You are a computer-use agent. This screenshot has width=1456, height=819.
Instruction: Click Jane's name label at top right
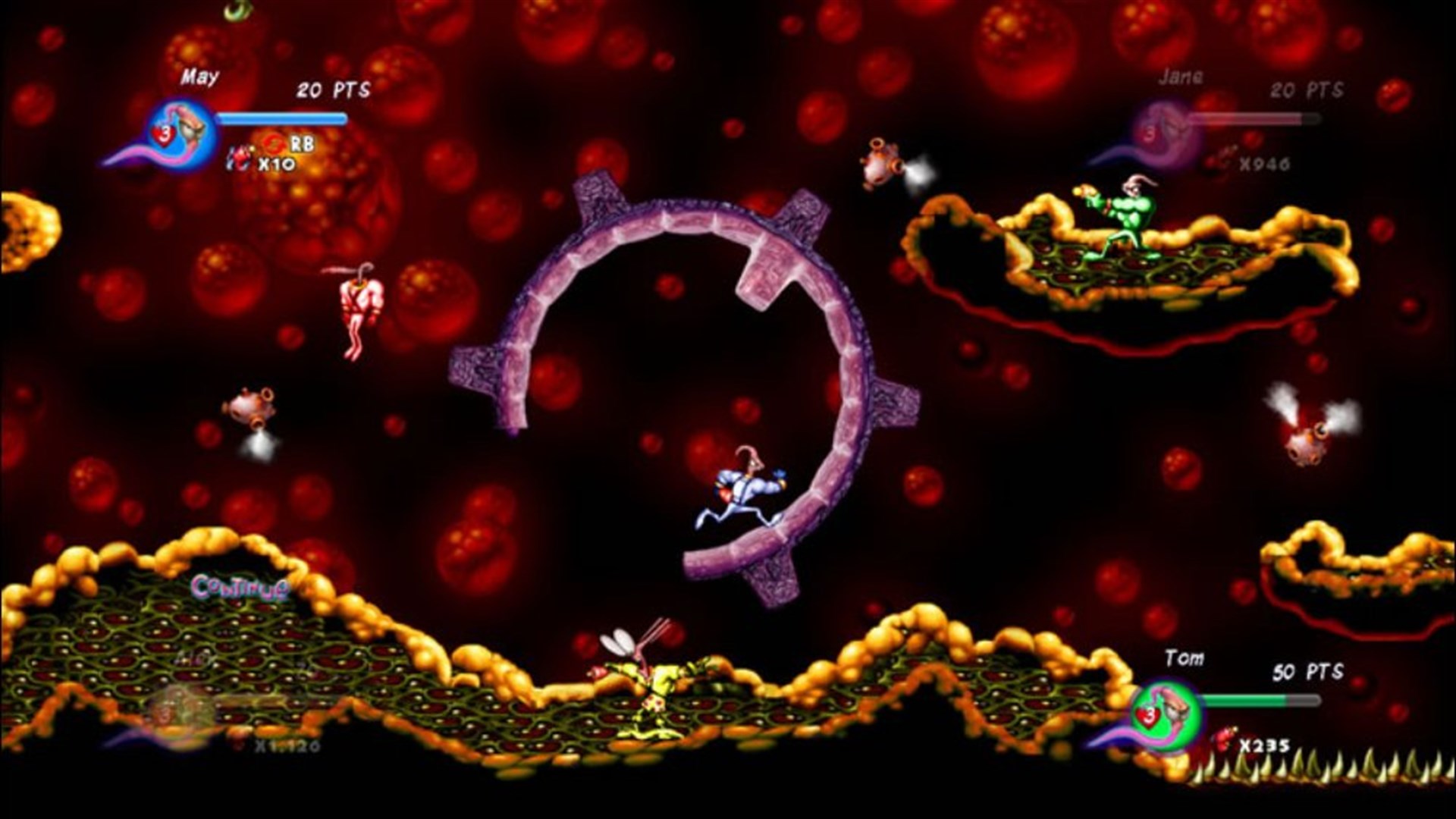[1181, 77]
